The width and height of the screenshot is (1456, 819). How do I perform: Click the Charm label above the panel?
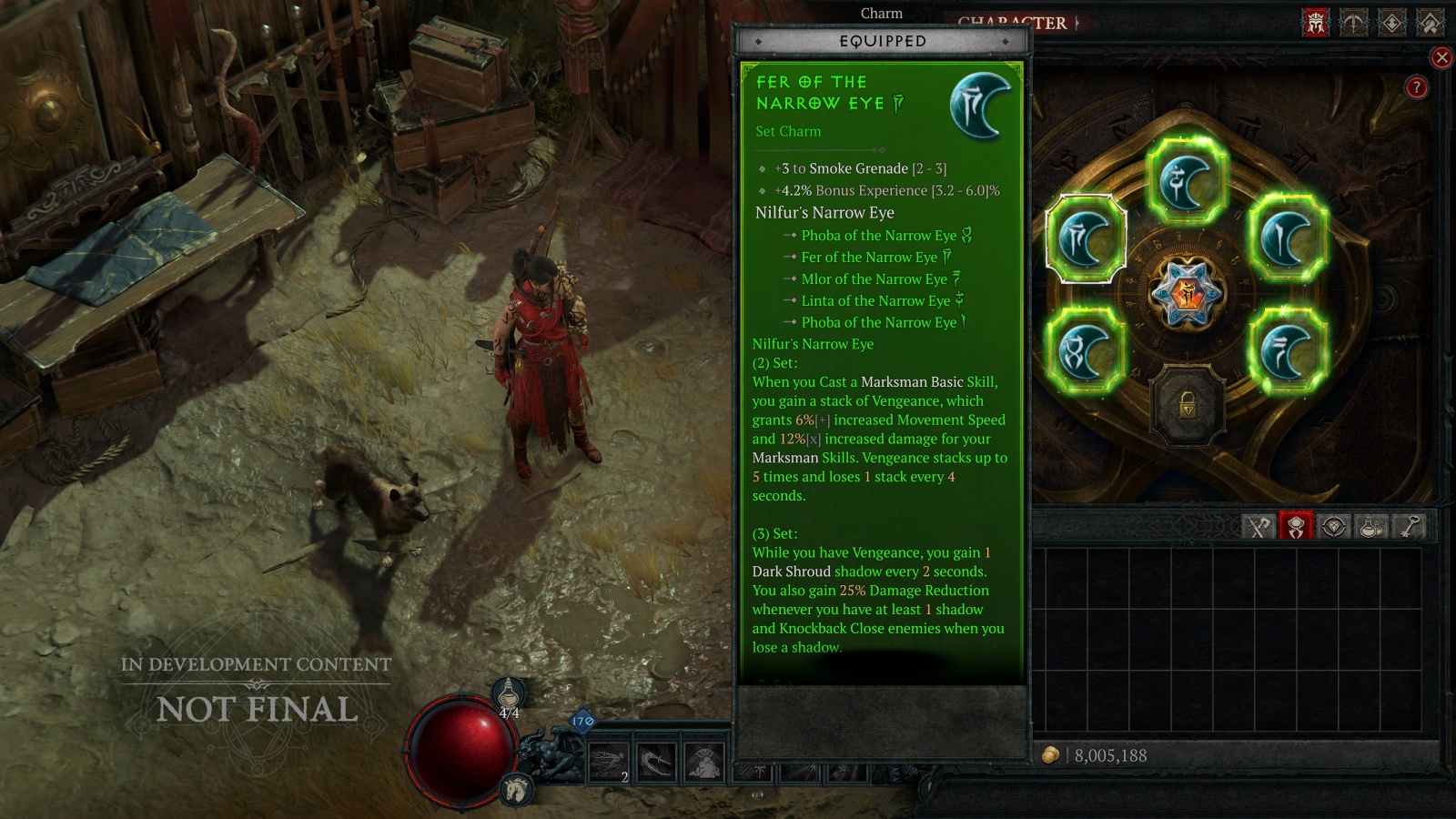coord(881,14)
